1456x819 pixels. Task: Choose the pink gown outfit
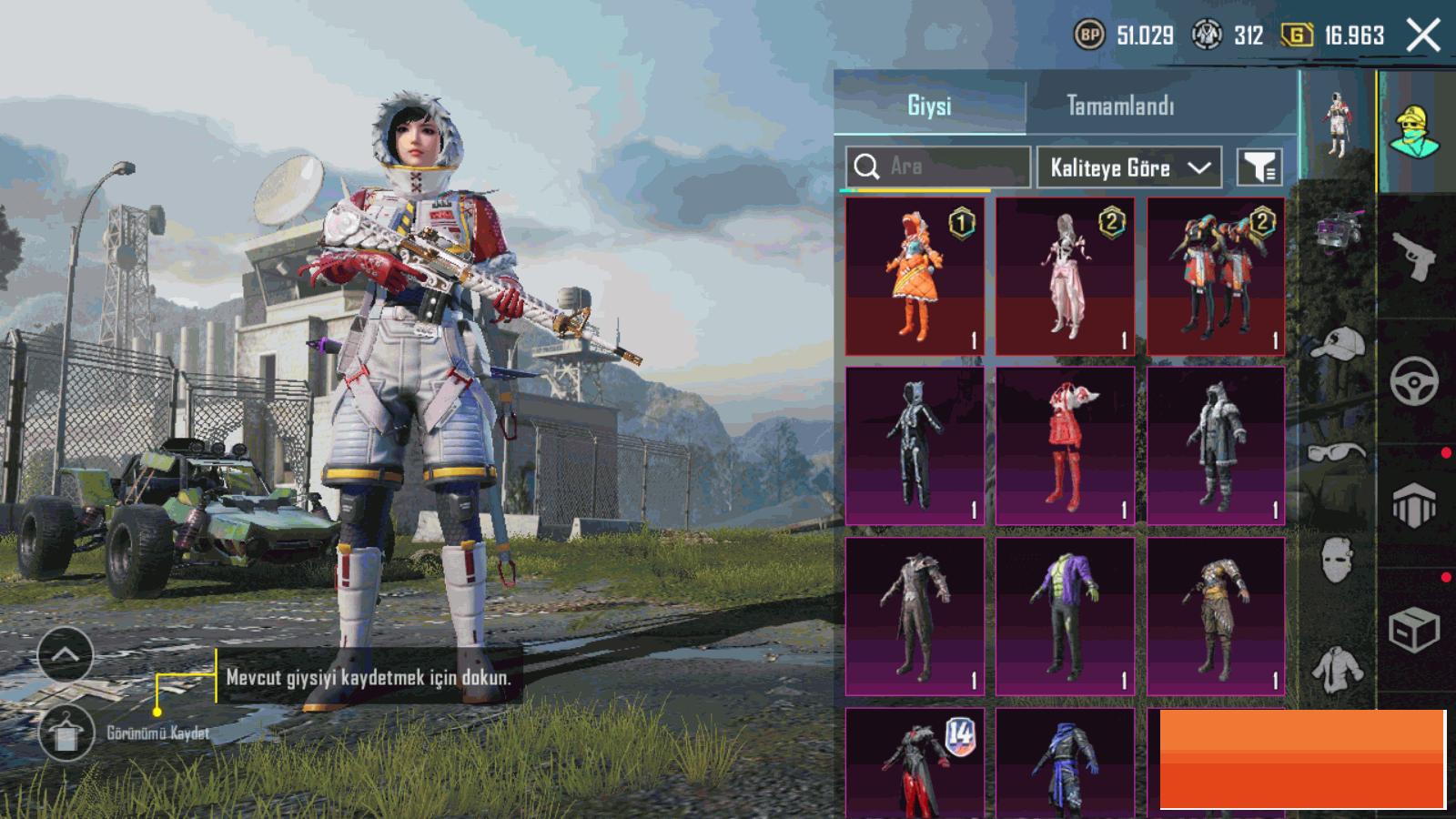click(x=1065, y=277)
